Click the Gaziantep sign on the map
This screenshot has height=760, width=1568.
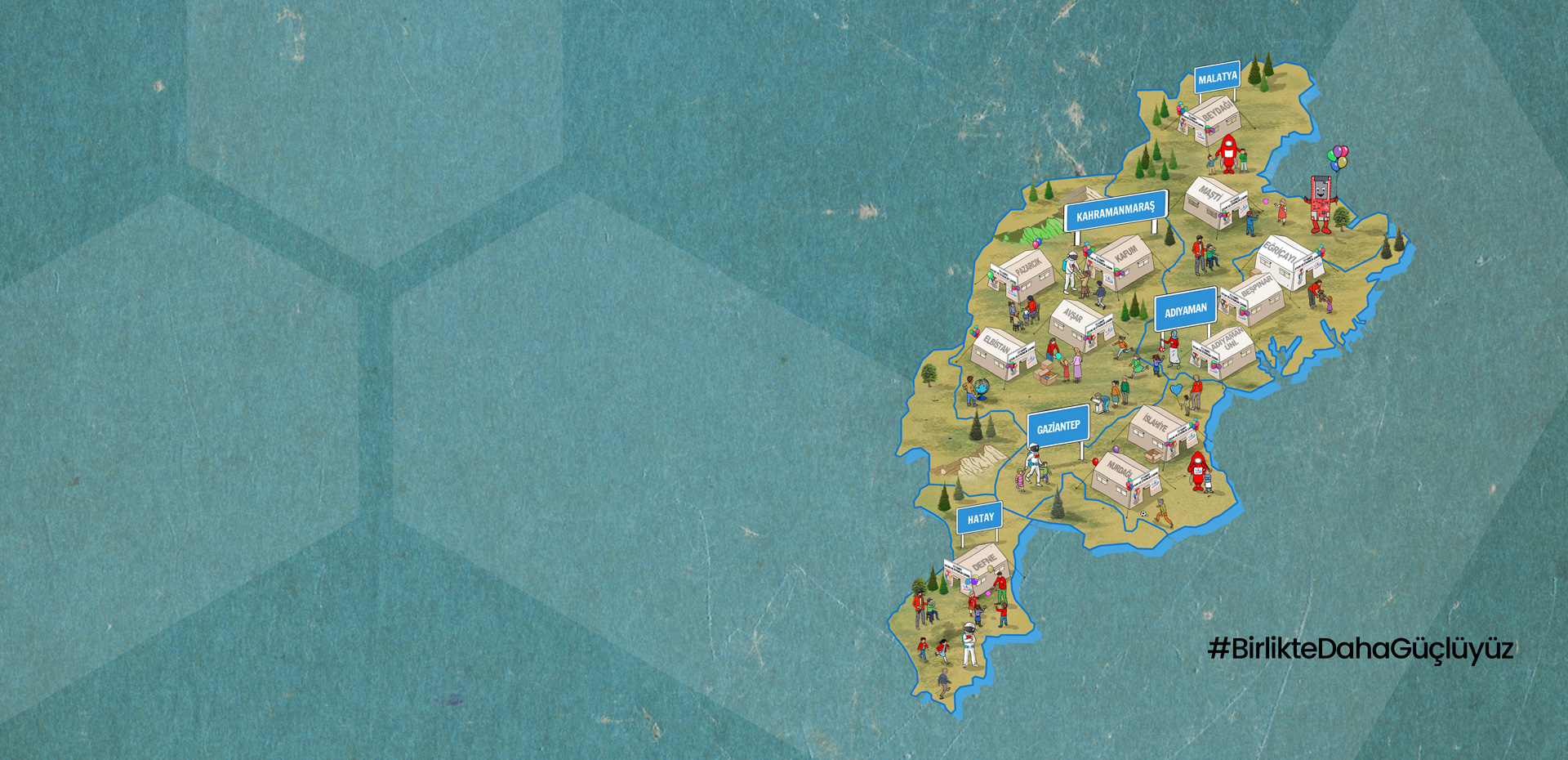click(x=1058, y=427)
